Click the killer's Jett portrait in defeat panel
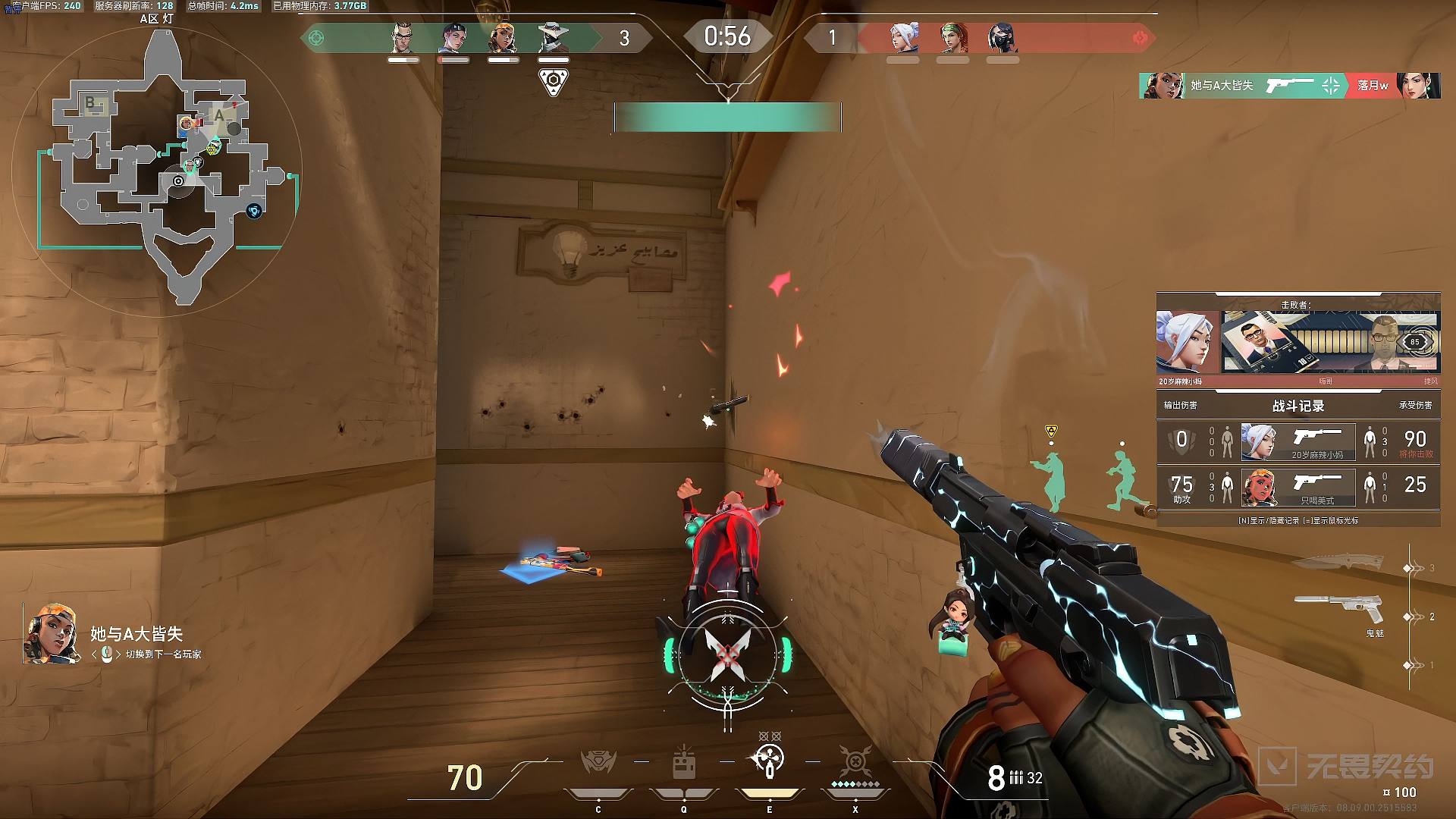Screen dimensions: 1456x819 click(x=1187, y=342)
